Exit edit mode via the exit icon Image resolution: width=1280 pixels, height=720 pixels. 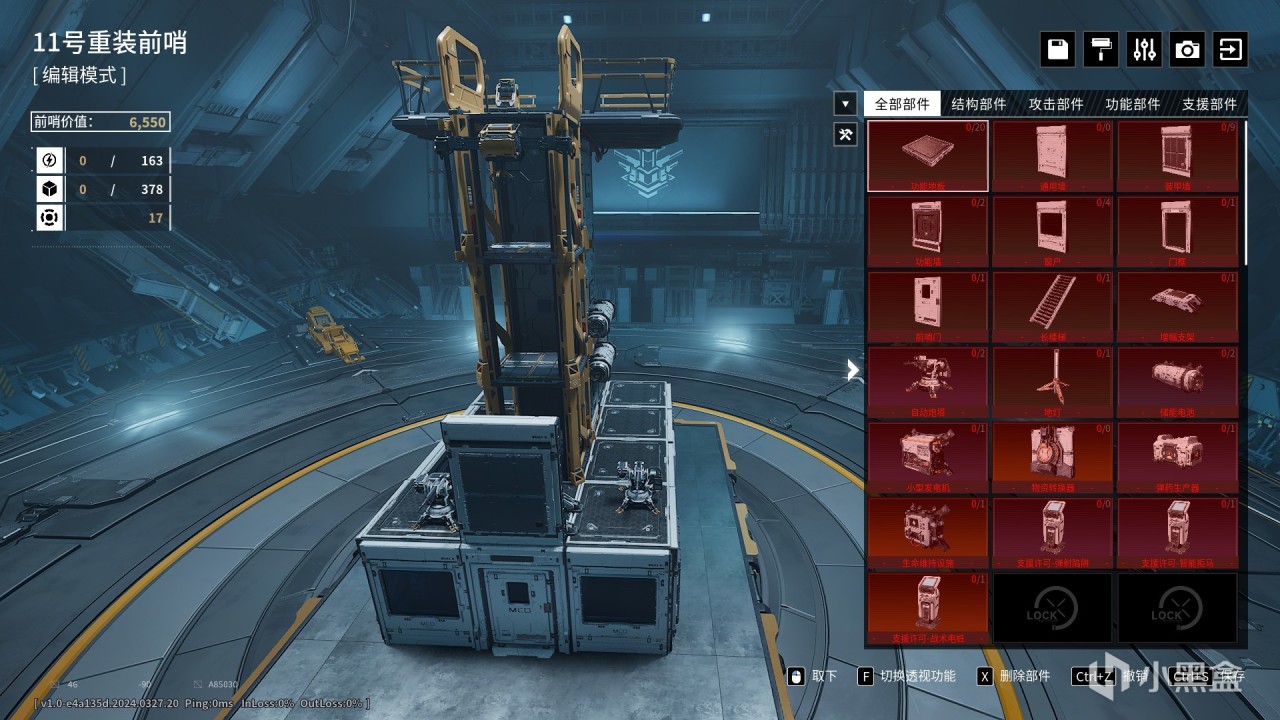1230,49
